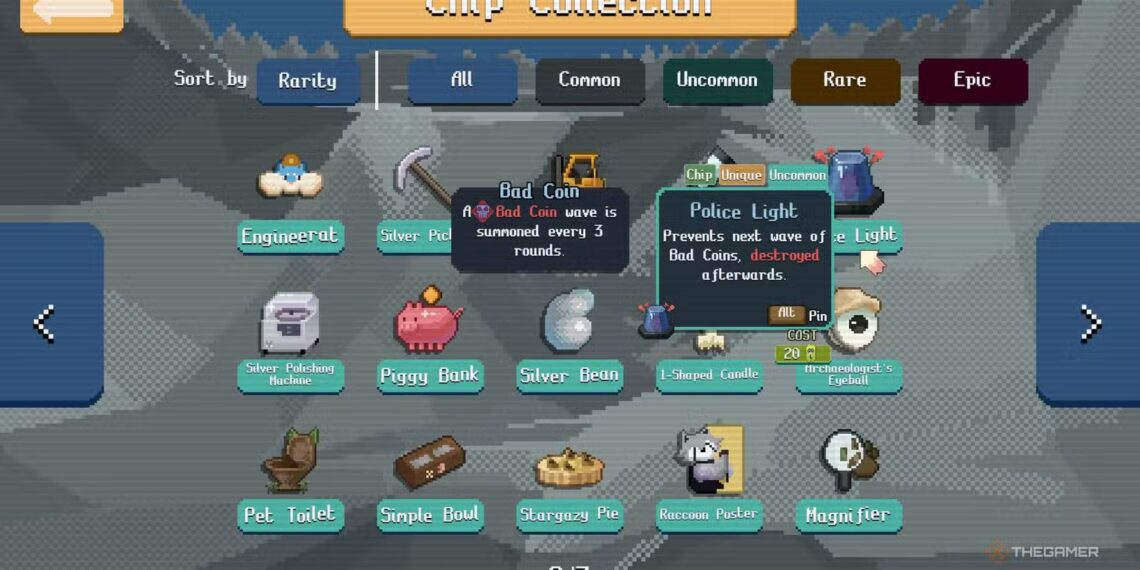Select the Simple Bowl chip
Screen dimensions: 1140x570
430,462
